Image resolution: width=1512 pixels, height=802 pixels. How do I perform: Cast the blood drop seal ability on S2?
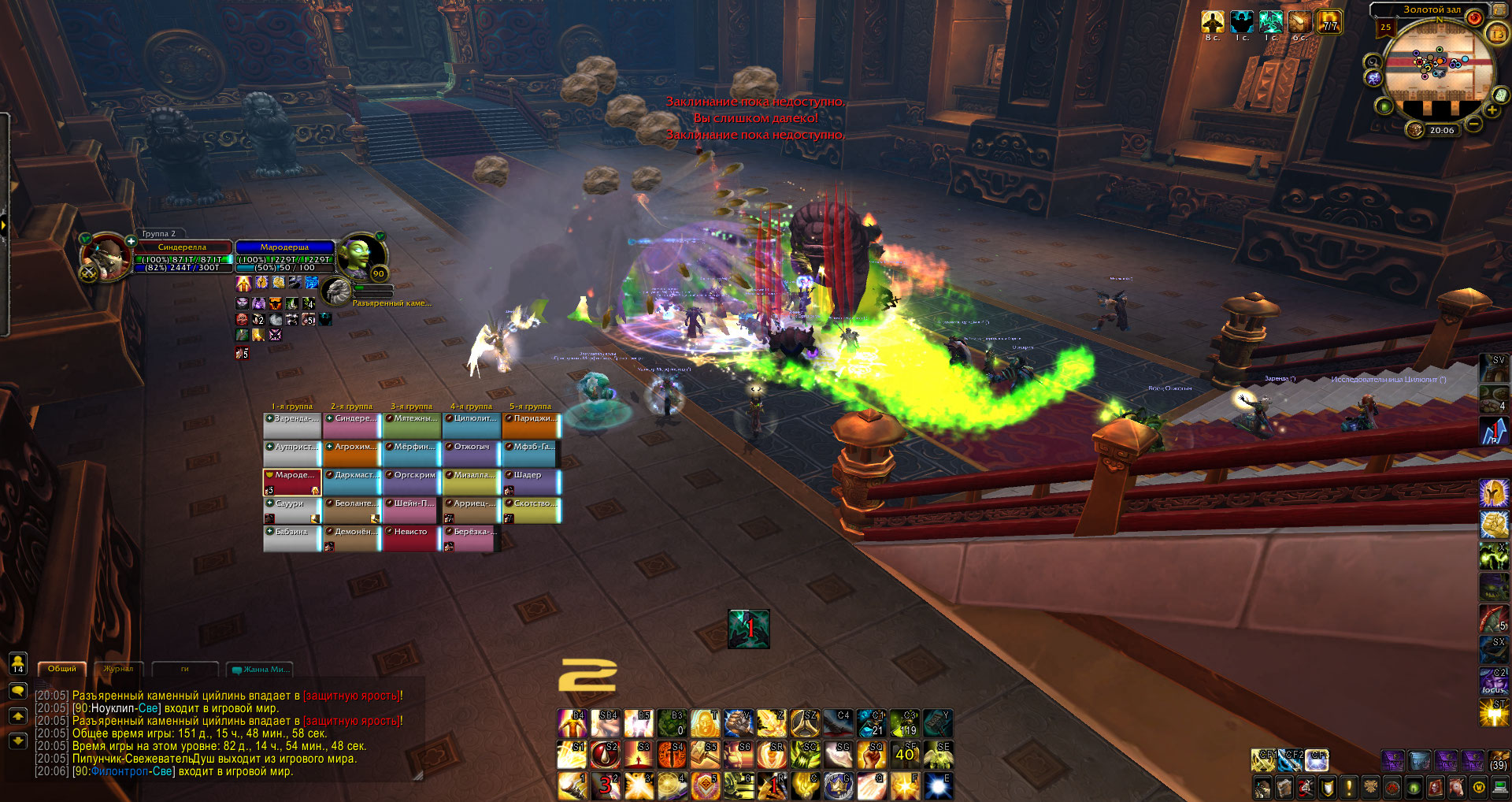[605, 755]
